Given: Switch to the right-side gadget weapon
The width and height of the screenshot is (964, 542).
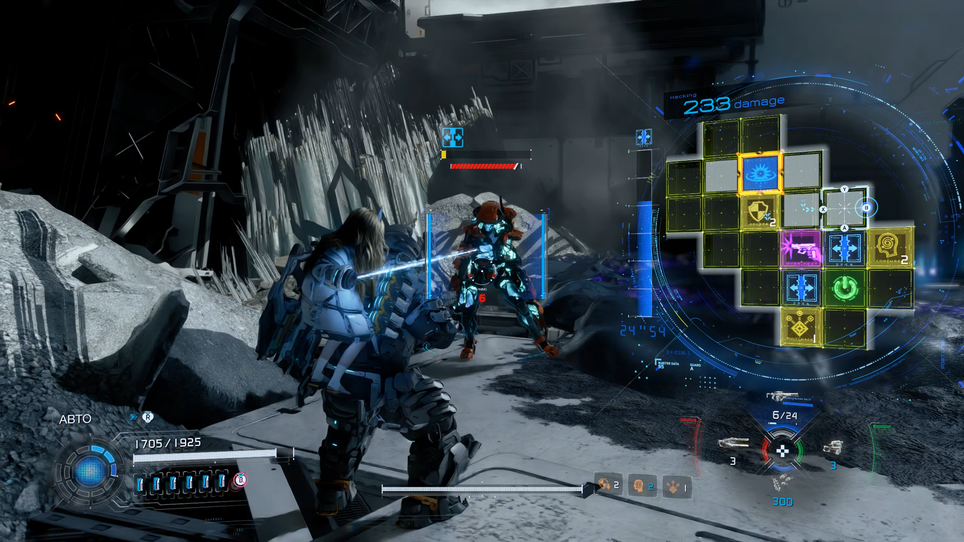Looking at the screenshot, I should pyautogui.click(x=833, y=448).
